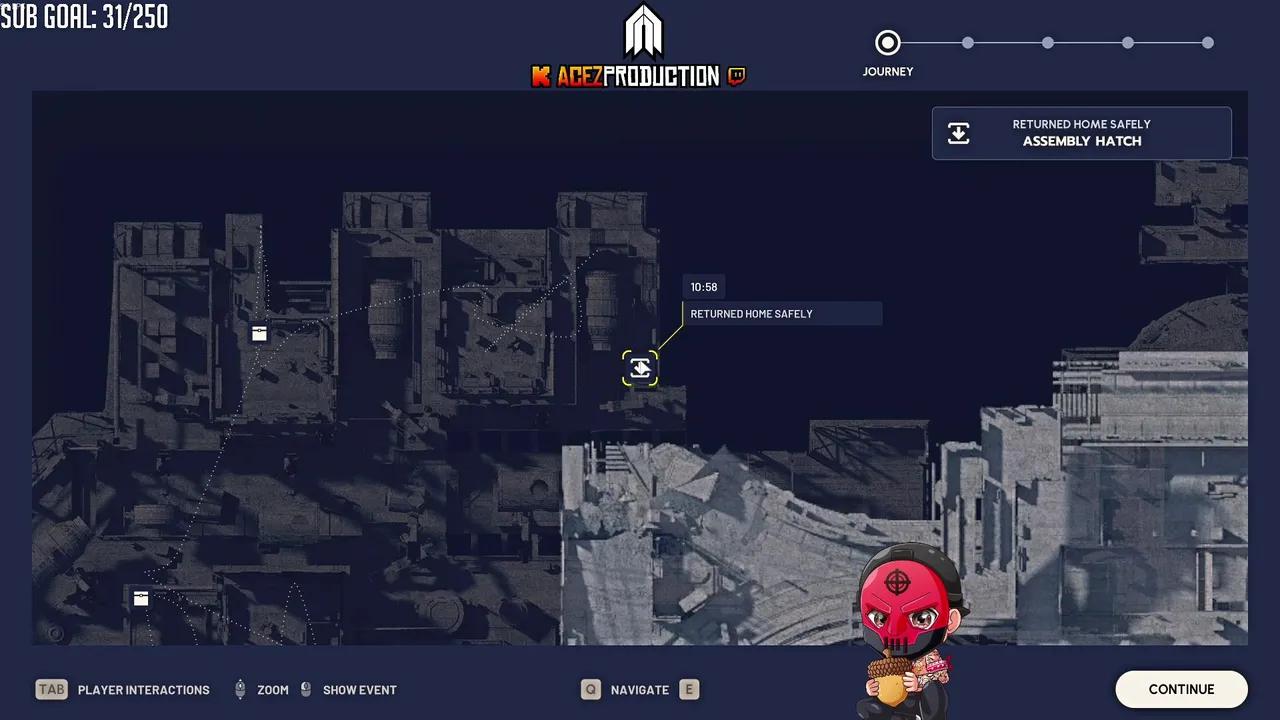Click the E key button beside Navigate
Image resolution: width=1280 pixels, height=720 pixels.
point(689,689)
